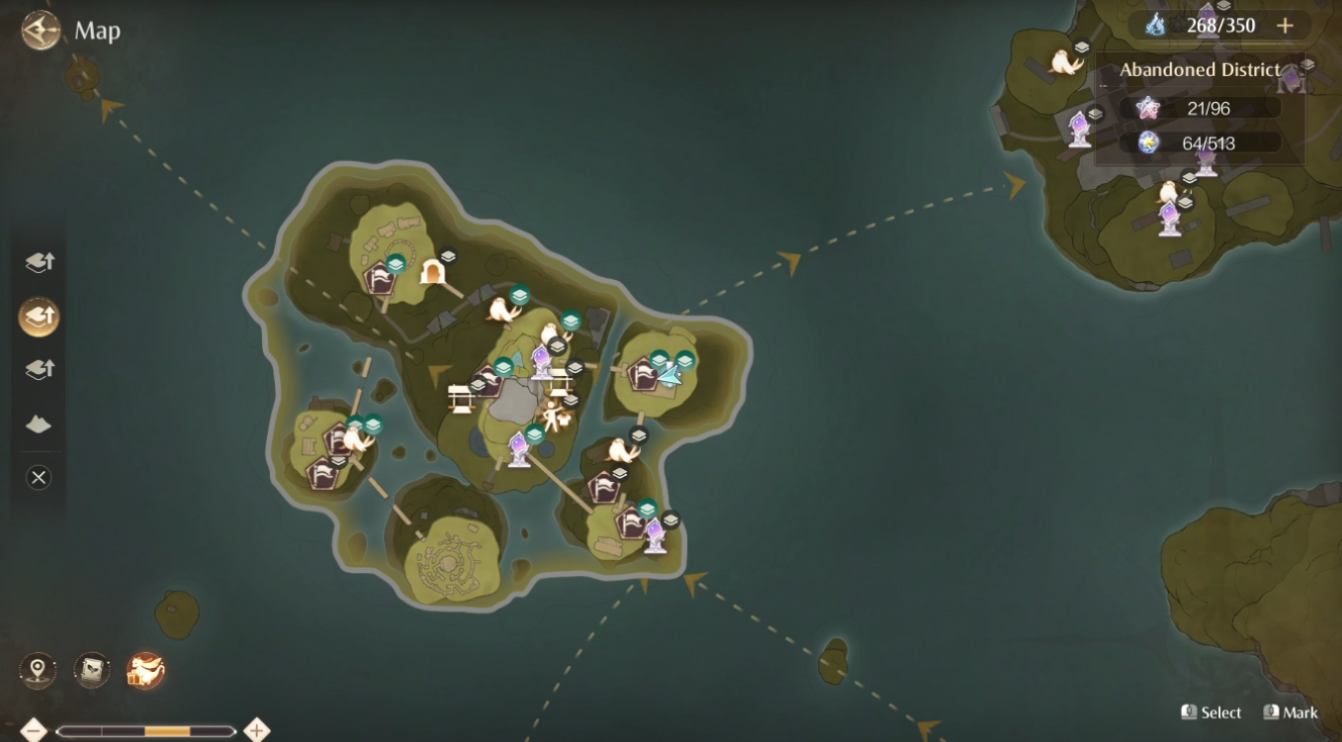Image resolution: width=1342 pixels, height=742 pixels.
Task: Toggle the bell-shaped shrine marker
Action: coord(434,270)
